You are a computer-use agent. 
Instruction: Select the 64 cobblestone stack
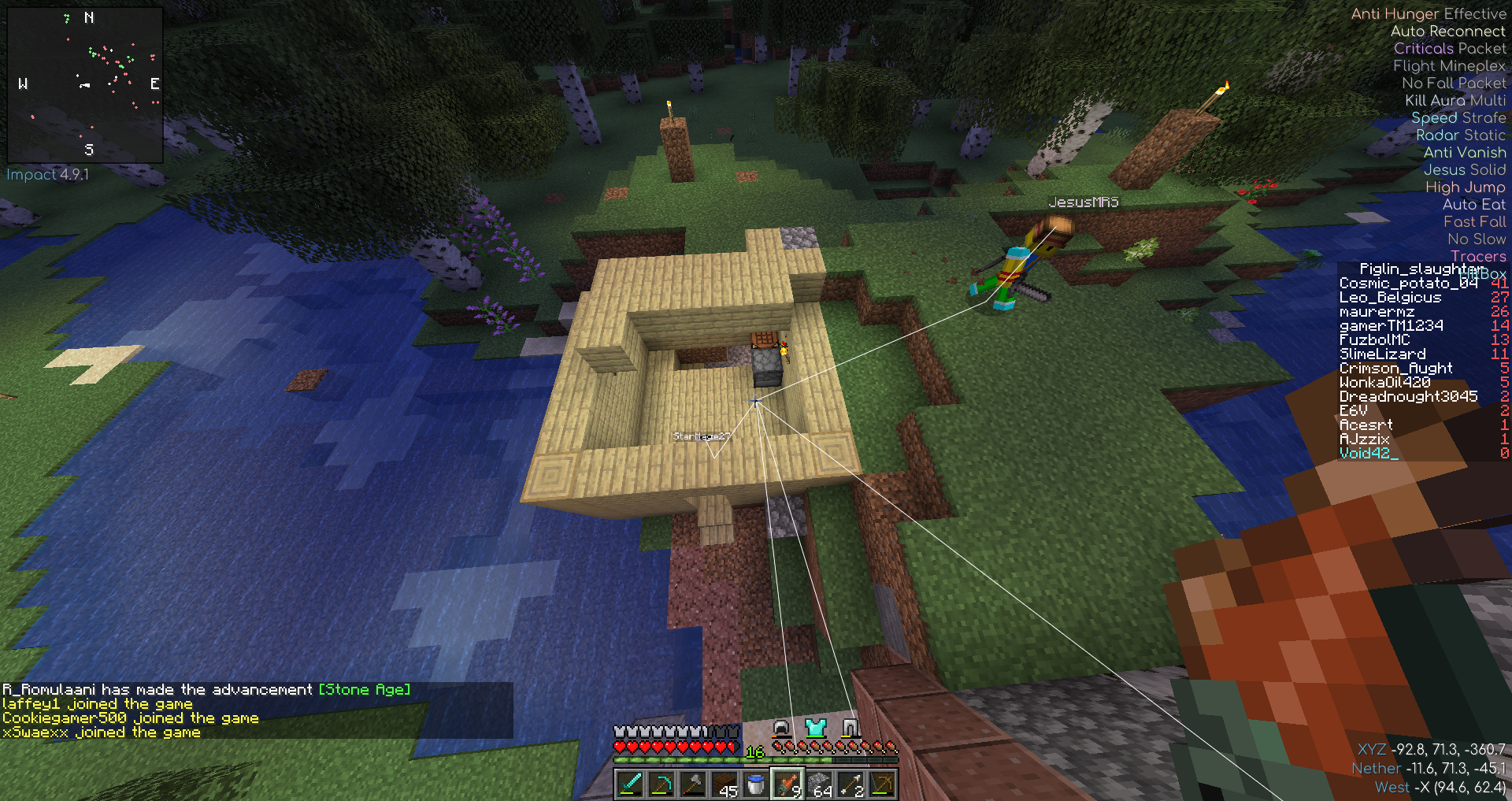(x=819, y=784)
